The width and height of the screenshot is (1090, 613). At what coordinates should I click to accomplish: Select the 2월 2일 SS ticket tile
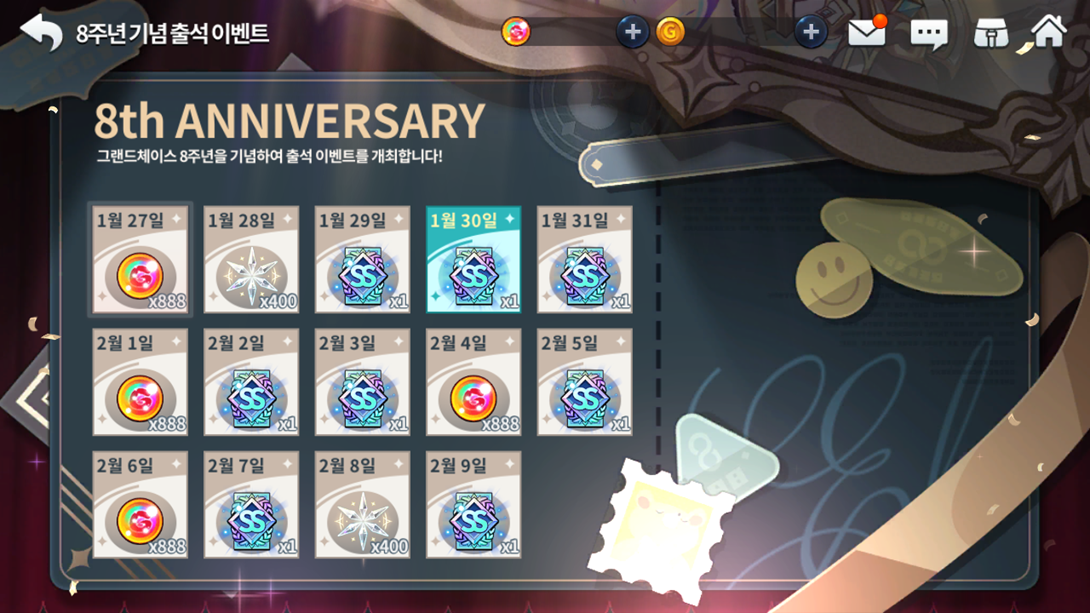[251, 382]
